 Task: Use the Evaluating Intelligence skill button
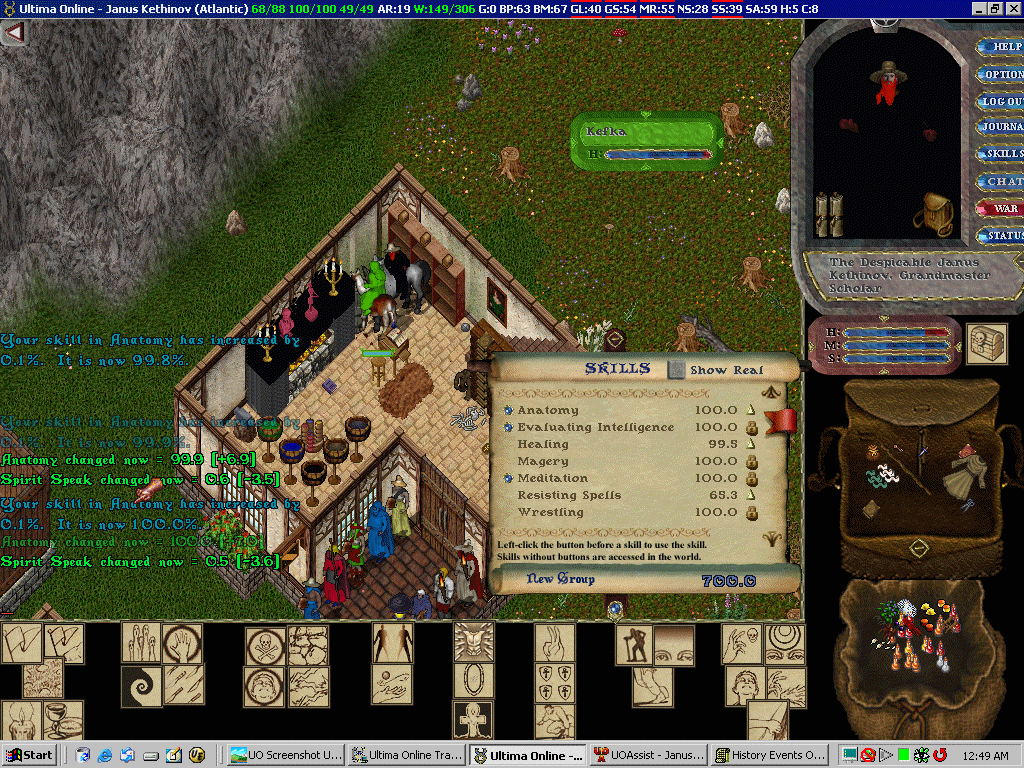[x=508, y=427]
